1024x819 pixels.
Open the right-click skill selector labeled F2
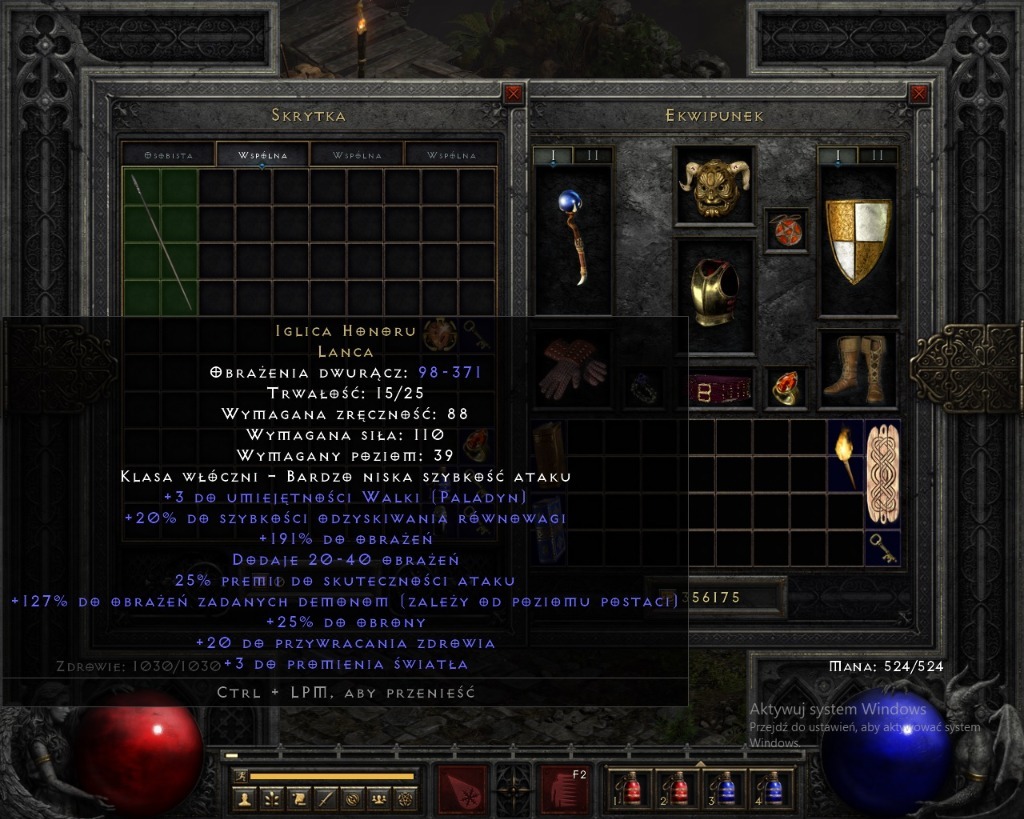click(565, 789)
